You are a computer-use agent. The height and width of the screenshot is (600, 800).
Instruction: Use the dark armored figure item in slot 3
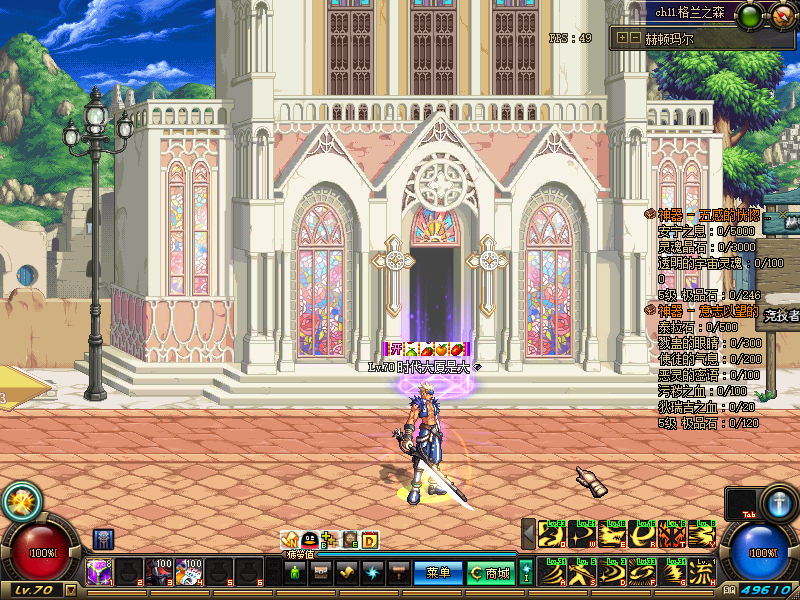[x=158, y=572]
